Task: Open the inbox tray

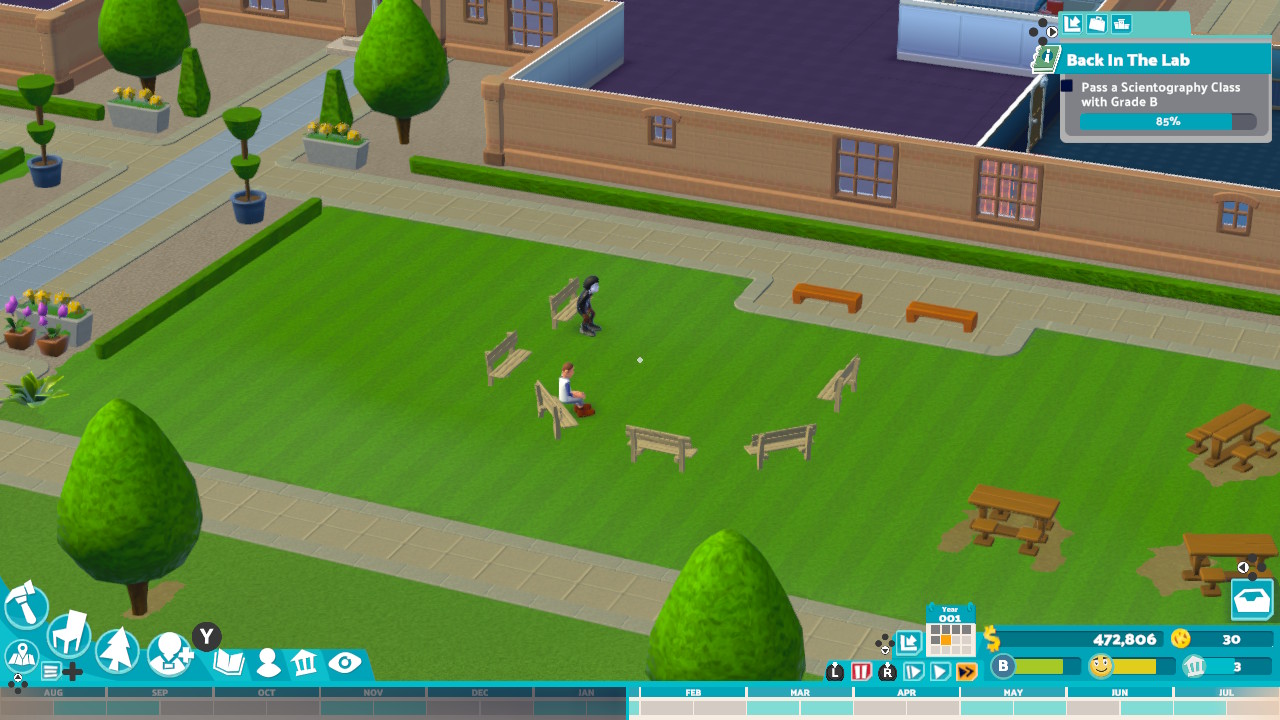Action: (x=1252, y=601)
